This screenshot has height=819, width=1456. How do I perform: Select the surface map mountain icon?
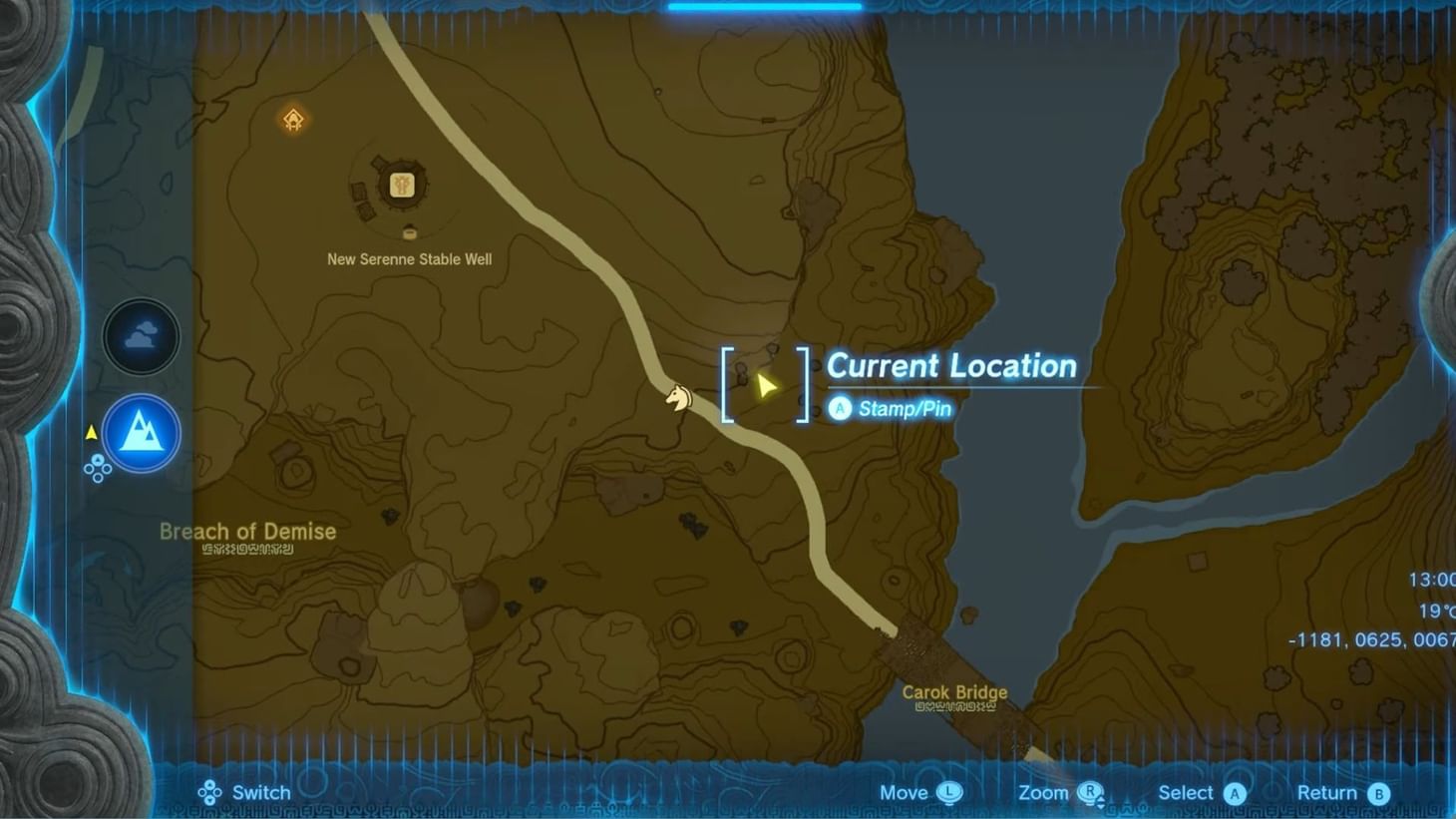(141, 433)
